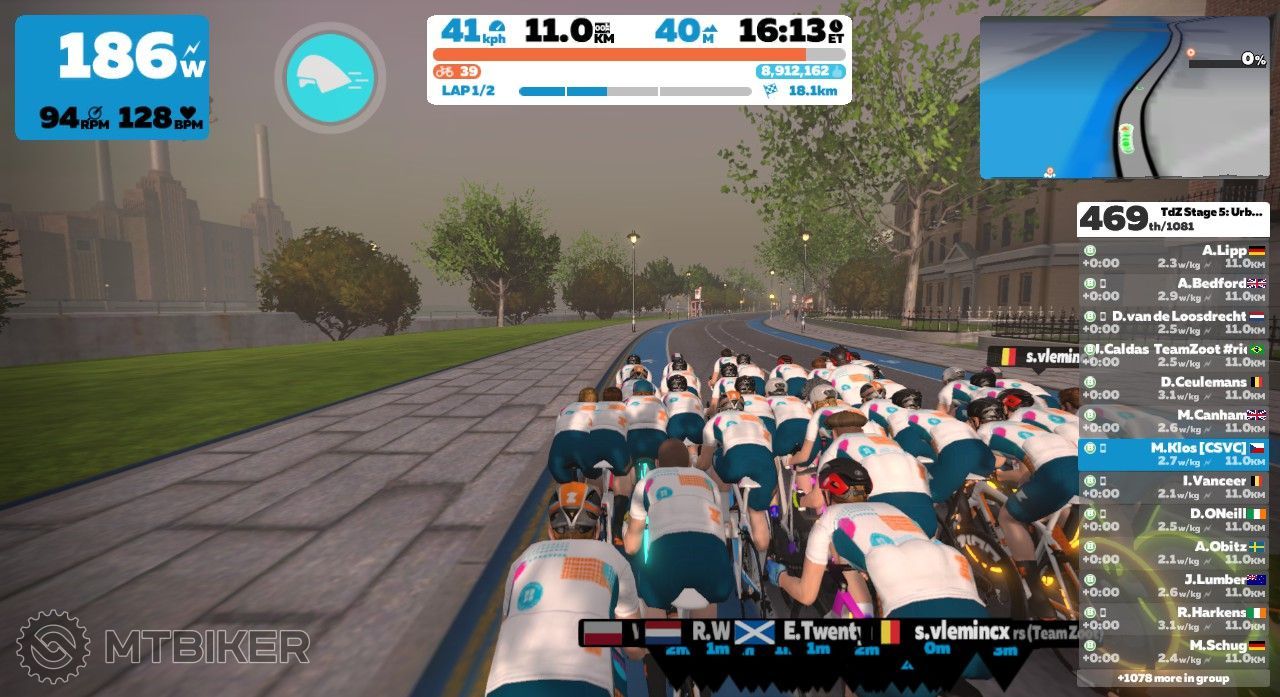Image resolution: width=1280 pixels, height=697 pixels.
Task: Choose D.van de Loosdrecht's rider row
Action: pyautogui.click(x=1173, y=323)
